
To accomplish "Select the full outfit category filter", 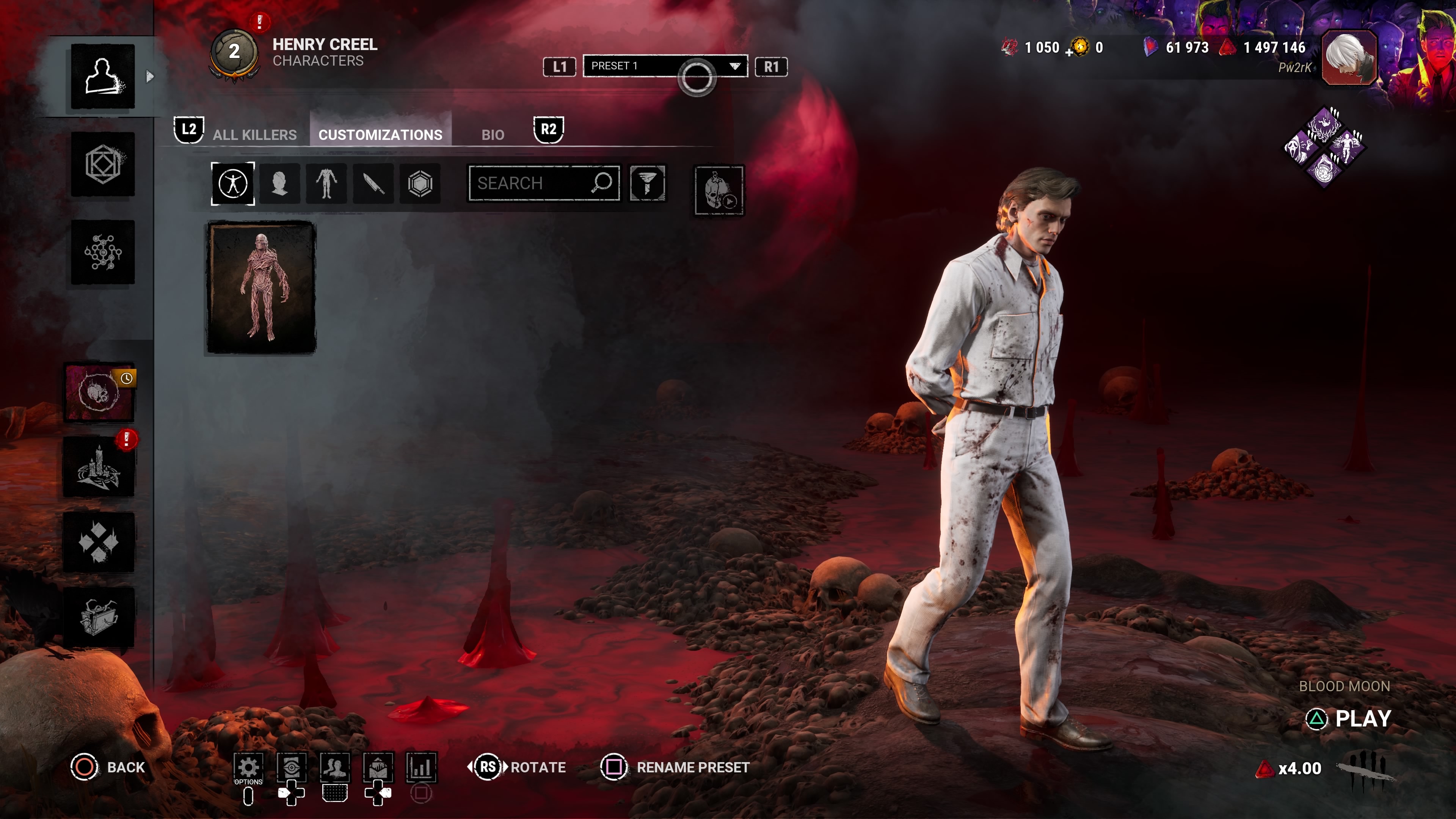I will pyautogui.click(x=233, y=184).
